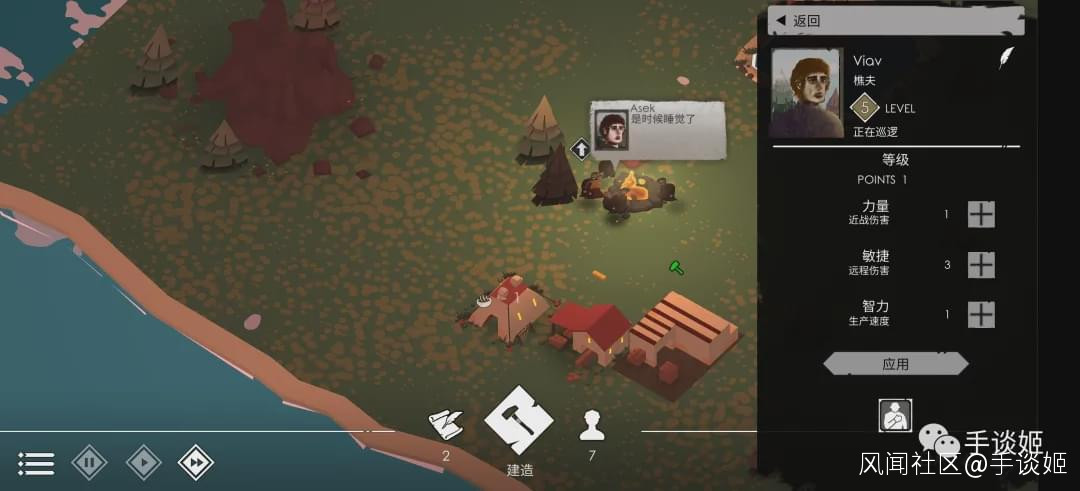Open the list menu icon
The width and height of the screenshot is (1080, 491).
click(x=36, y=463)
